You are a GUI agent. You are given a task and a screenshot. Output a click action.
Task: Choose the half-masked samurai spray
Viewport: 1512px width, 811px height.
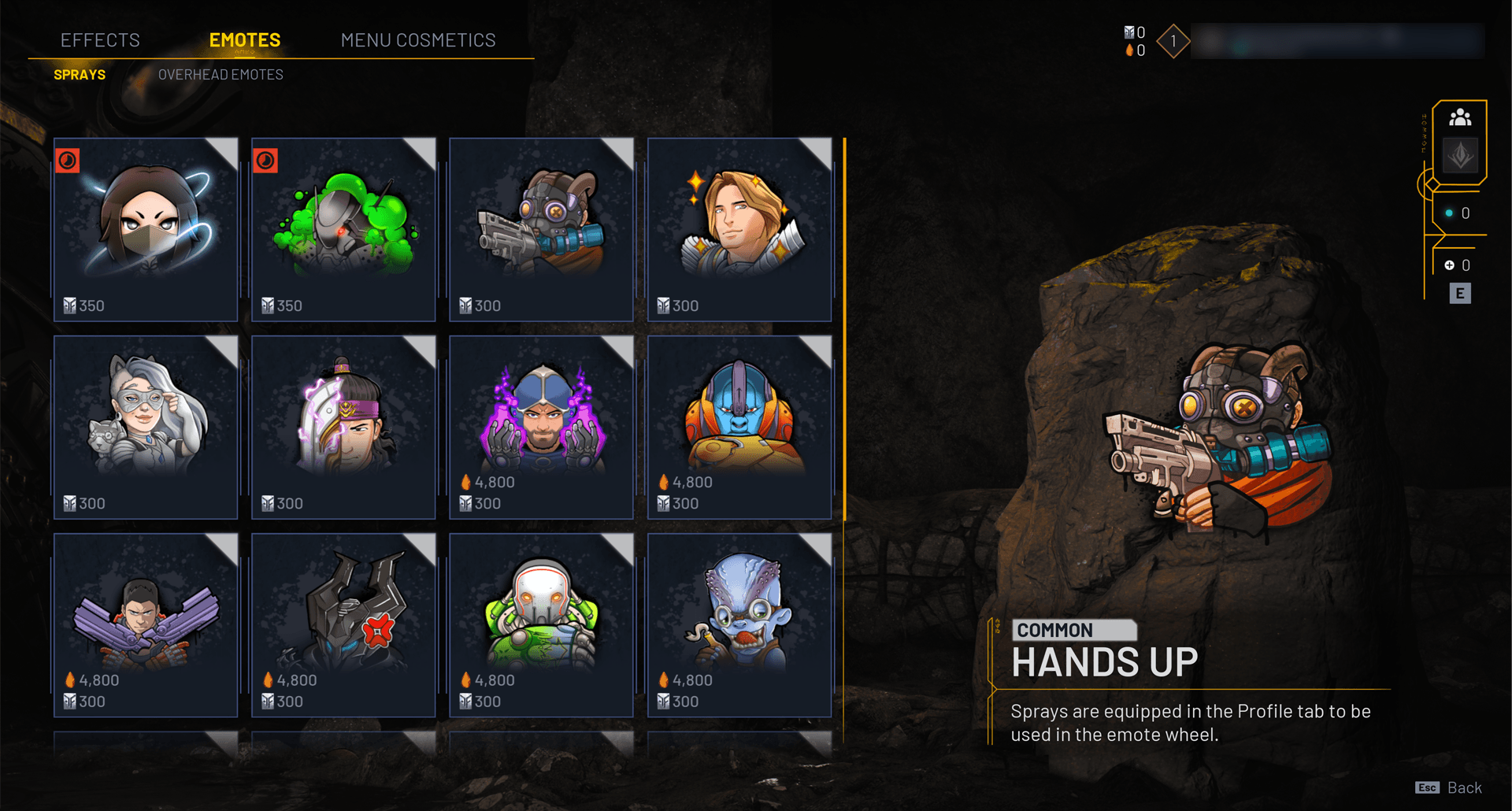[x=343, y=427]
